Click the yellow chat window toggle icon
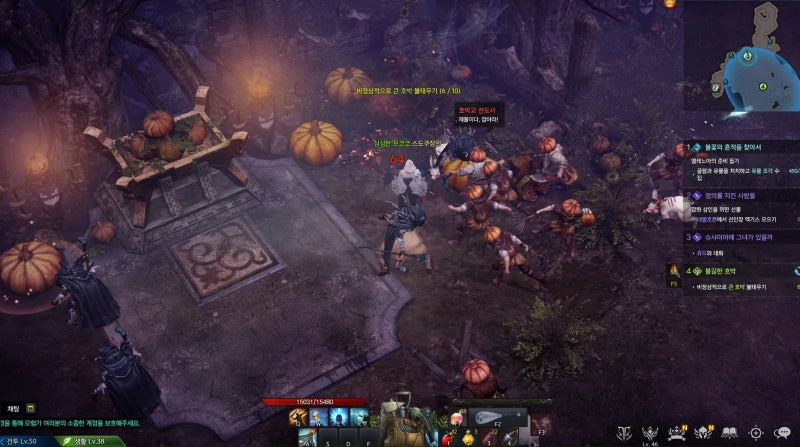Screen dimensions: 800x447 (31, 408)
